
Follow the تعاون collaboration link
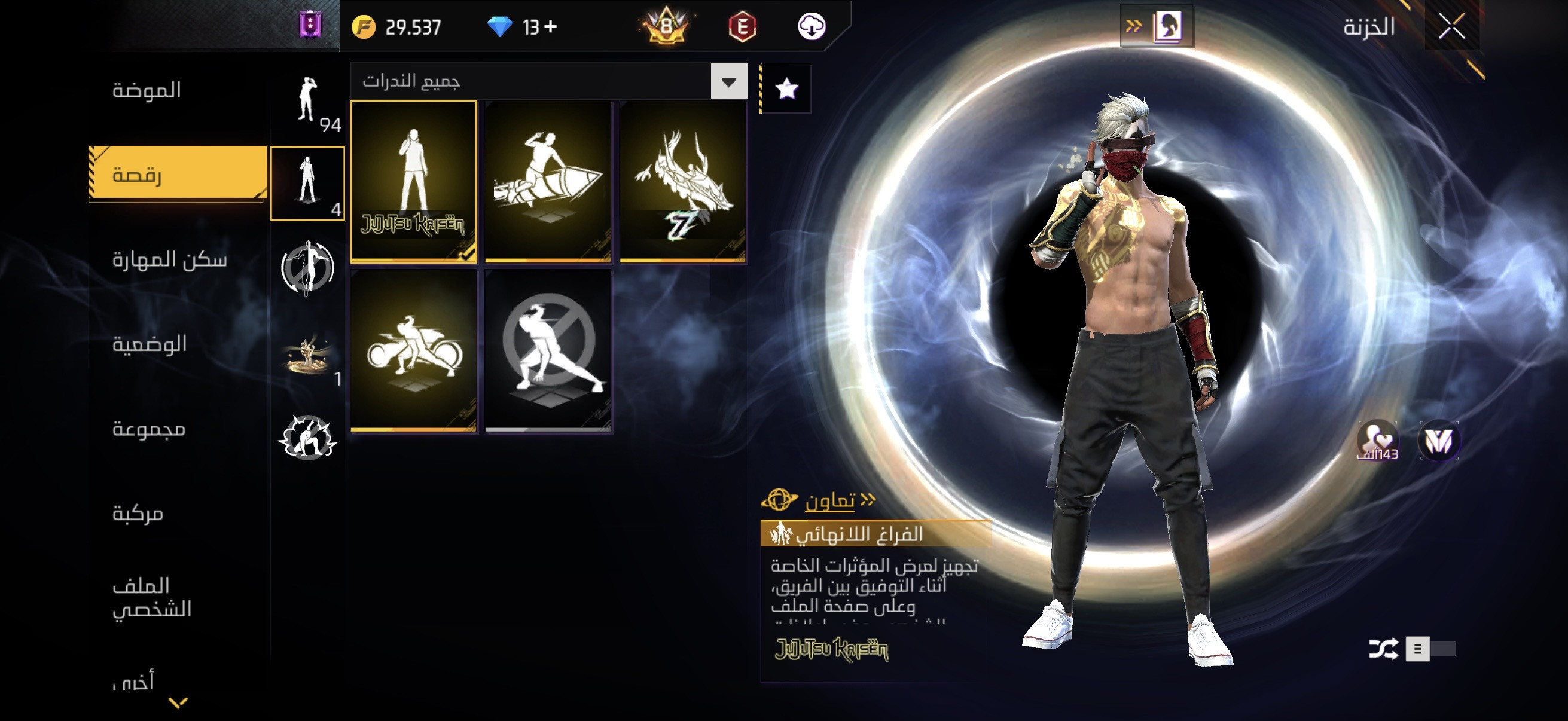(830, 501)
